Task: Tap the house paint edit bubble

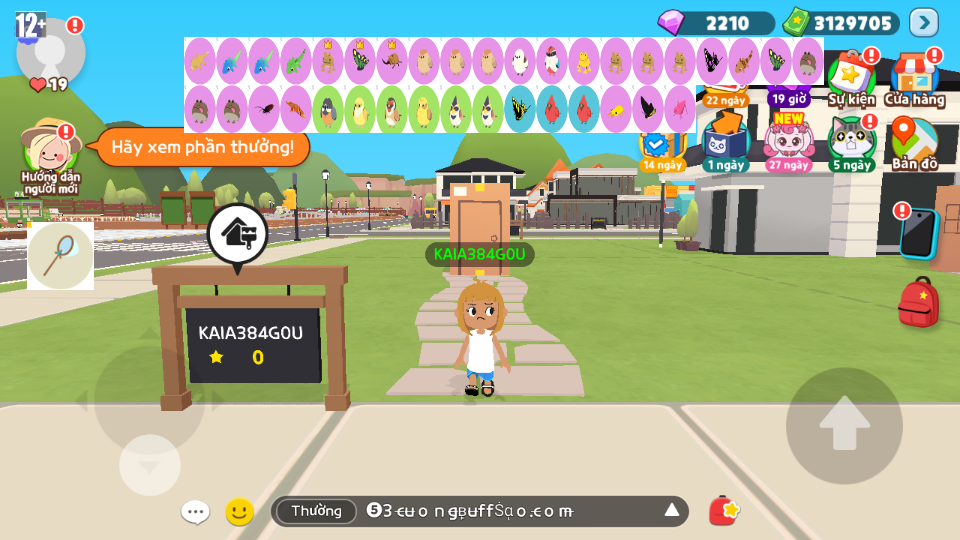Action: [x=237, y=234]
